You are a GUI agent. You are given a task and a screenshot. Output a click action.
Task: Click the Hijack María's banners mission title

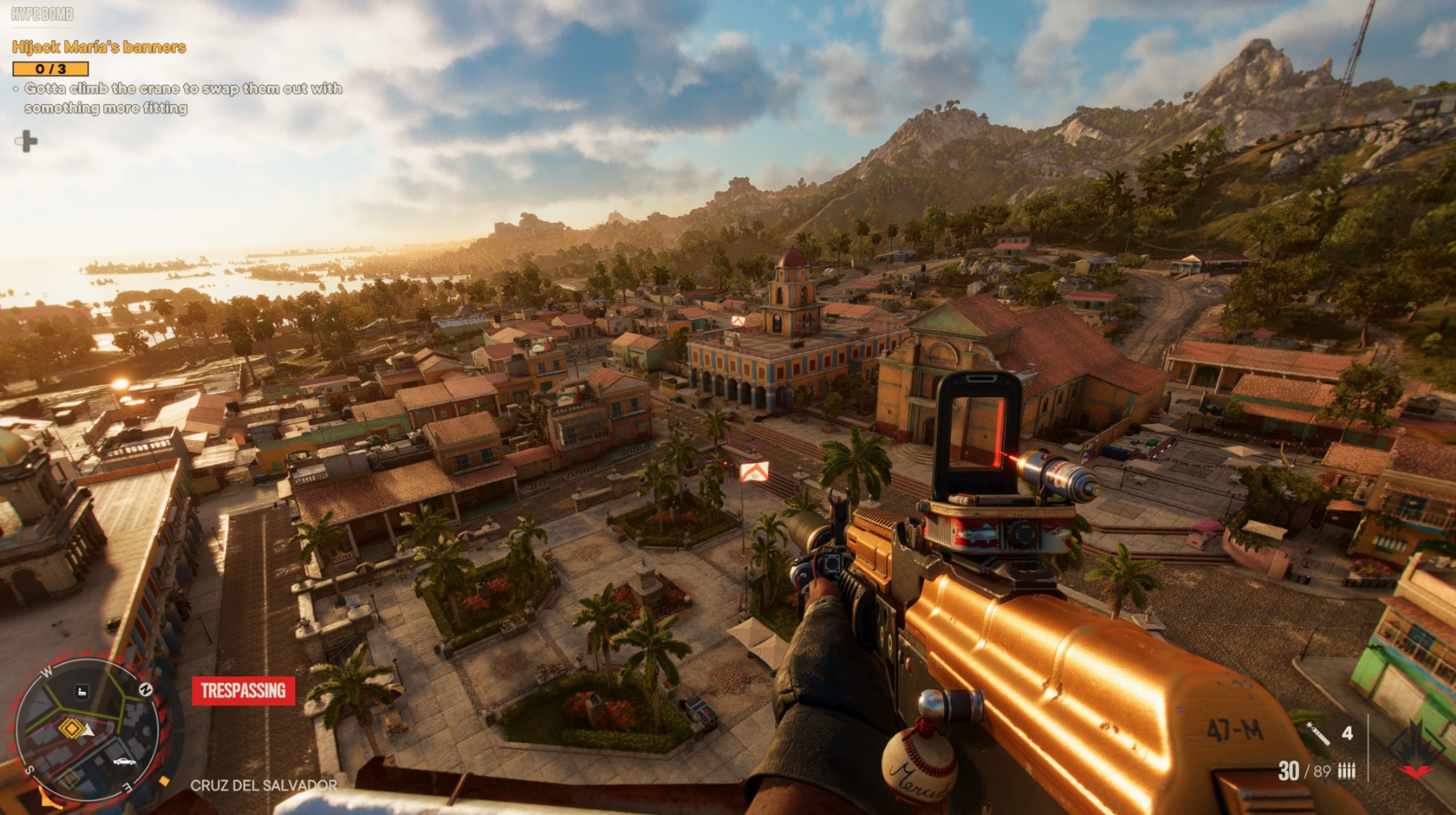coord(99,48)
